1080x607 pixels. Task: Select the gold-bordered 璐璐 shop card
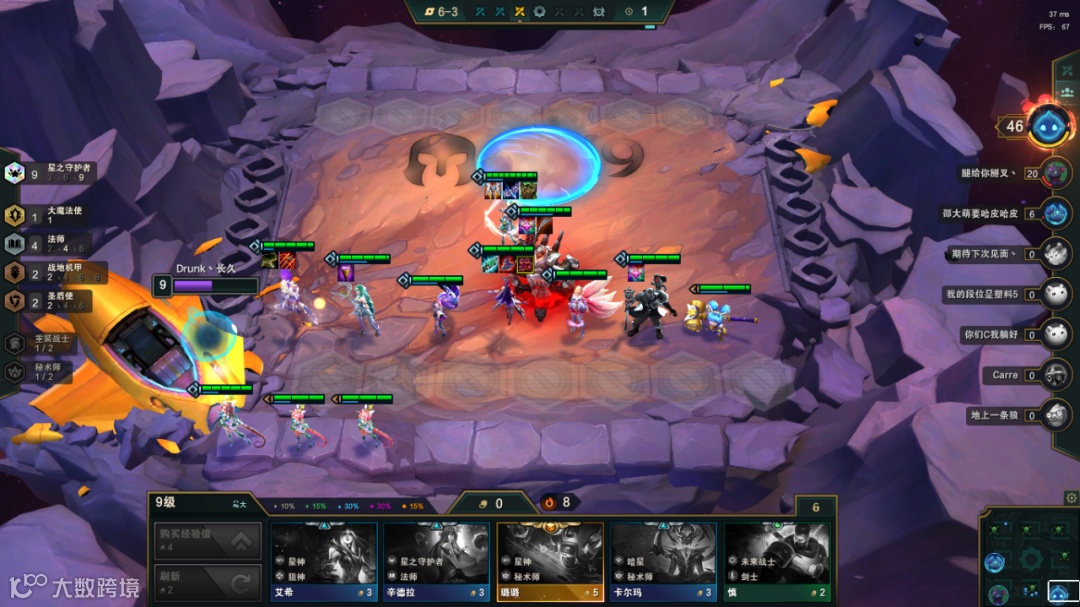click(550, 562)
